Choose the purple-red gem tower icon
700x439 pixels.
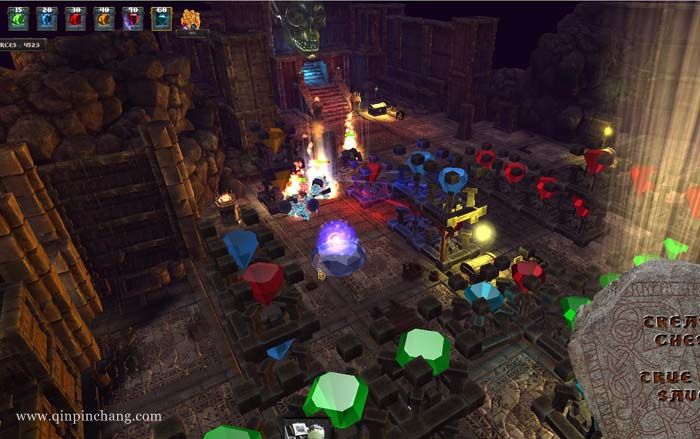pyautogui.click(x=132, y=18)
